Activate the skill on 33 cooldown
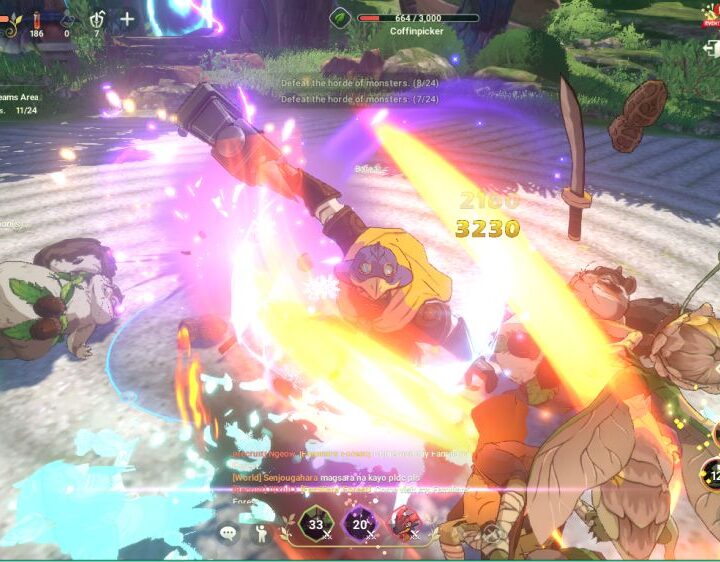The image size is (720, 562). point(316,524)
